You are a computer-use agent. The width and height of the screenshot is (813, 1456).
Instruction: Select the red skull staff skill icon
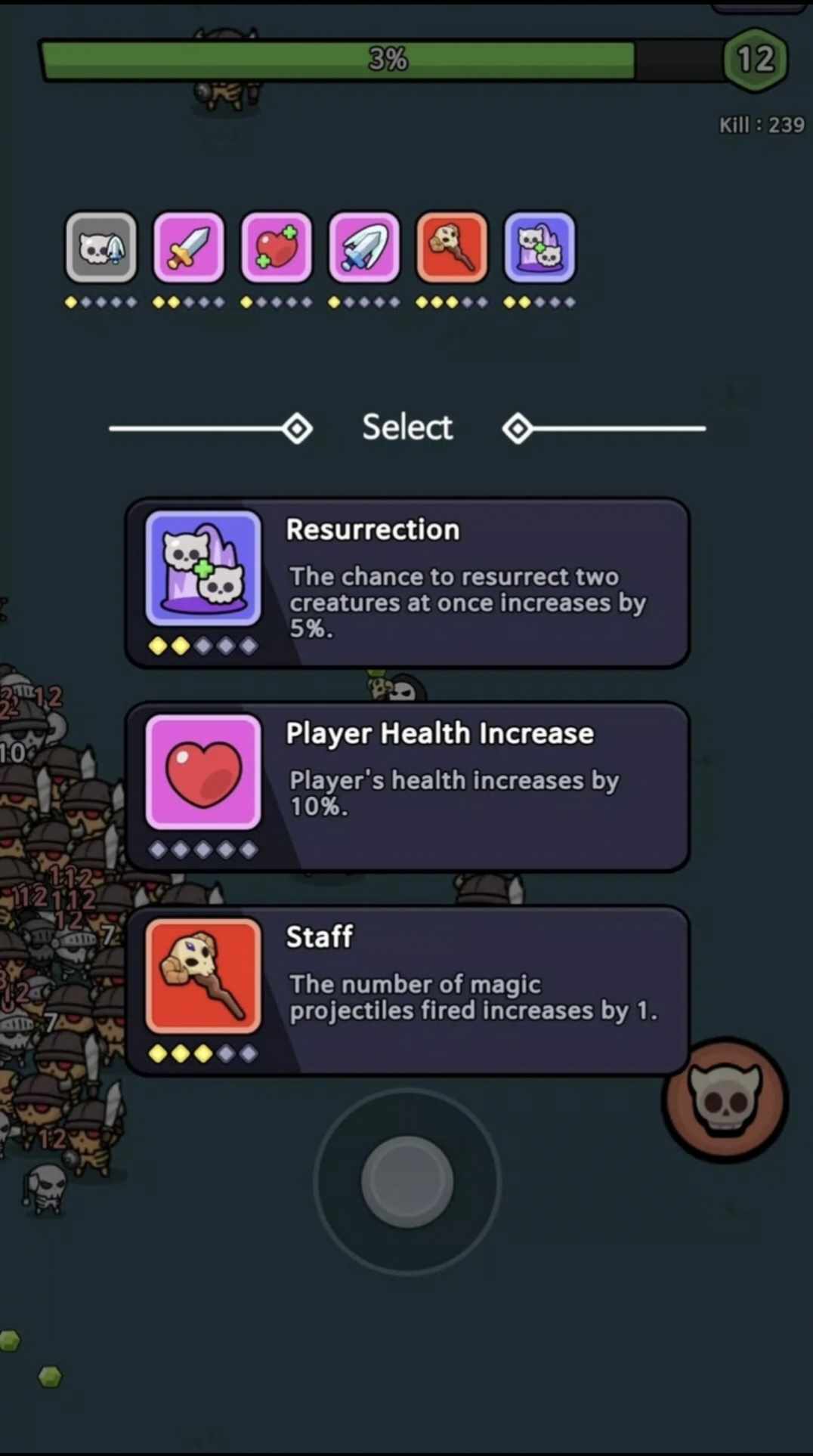452,248
